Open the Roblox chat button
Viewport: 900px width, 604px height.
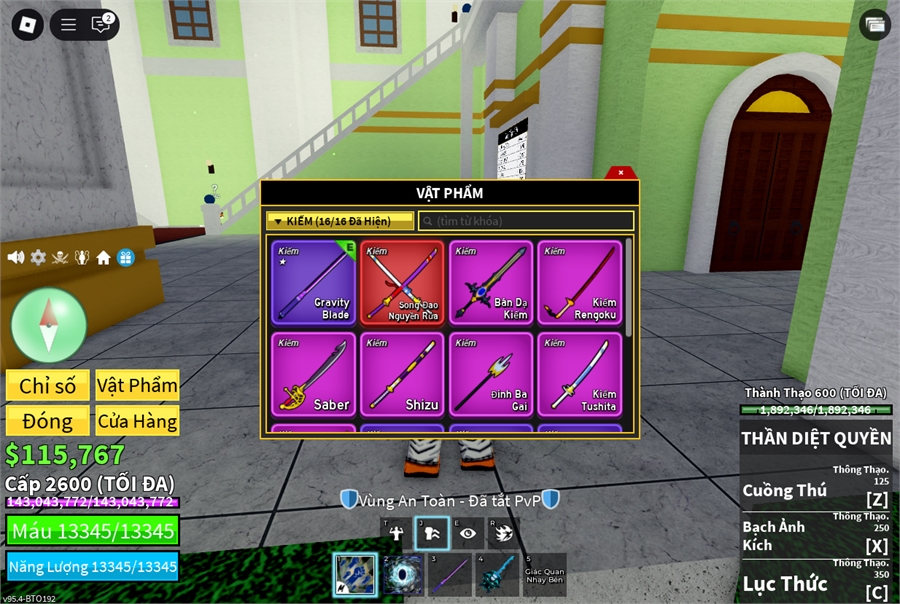[x=100, y=25]
